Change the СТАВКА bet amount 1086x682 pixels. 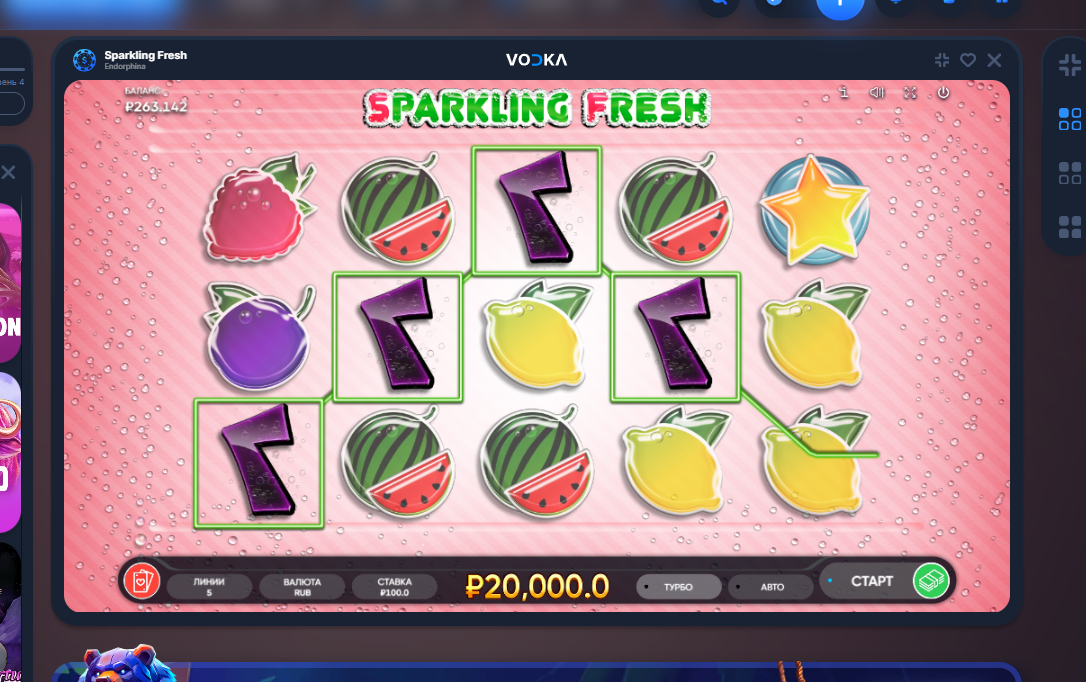click(x=394, y=587)
